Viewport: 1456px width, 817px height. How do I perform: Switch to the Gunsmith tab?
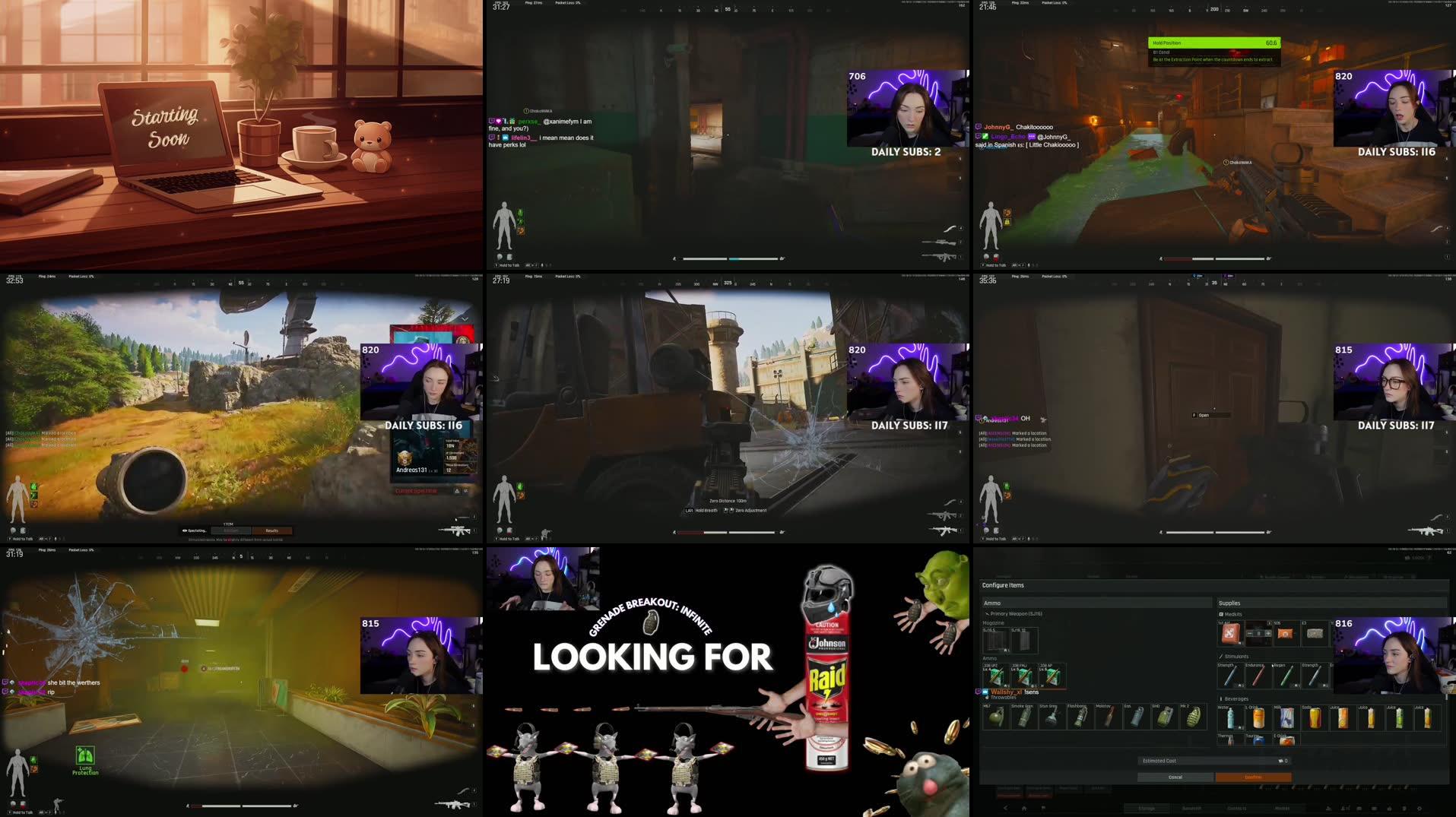pyautogui.click(x=1191, y=808)
